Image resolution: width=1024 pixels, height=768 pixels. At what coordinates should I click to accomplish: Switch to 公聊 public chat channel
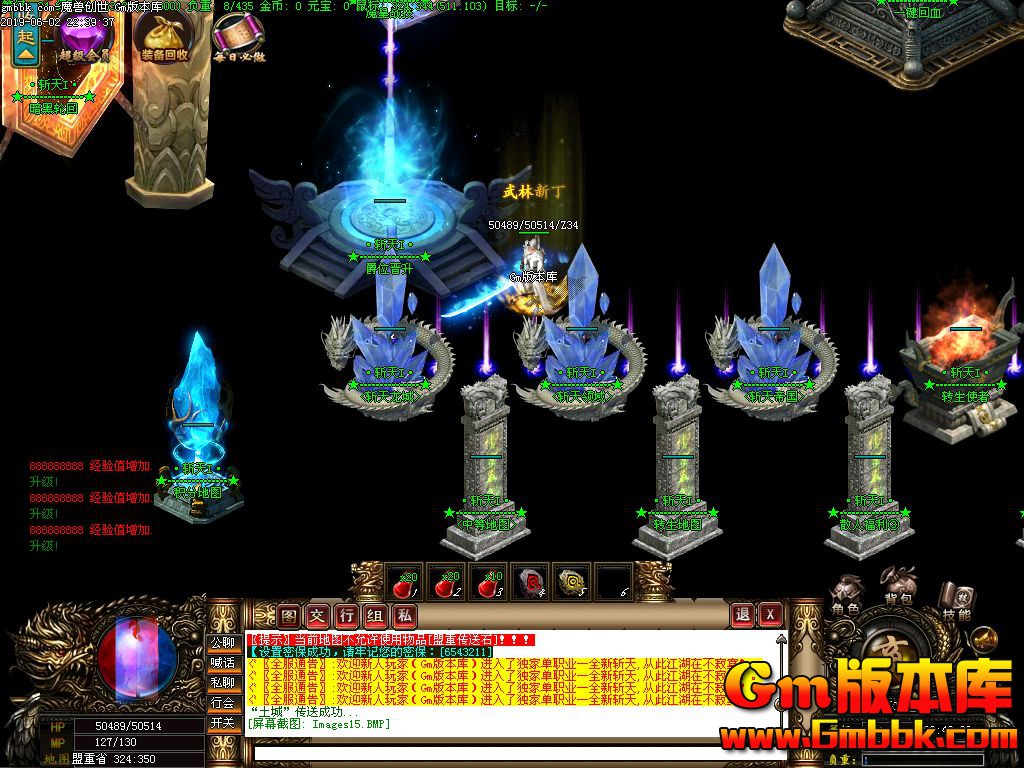click(222, 642)
